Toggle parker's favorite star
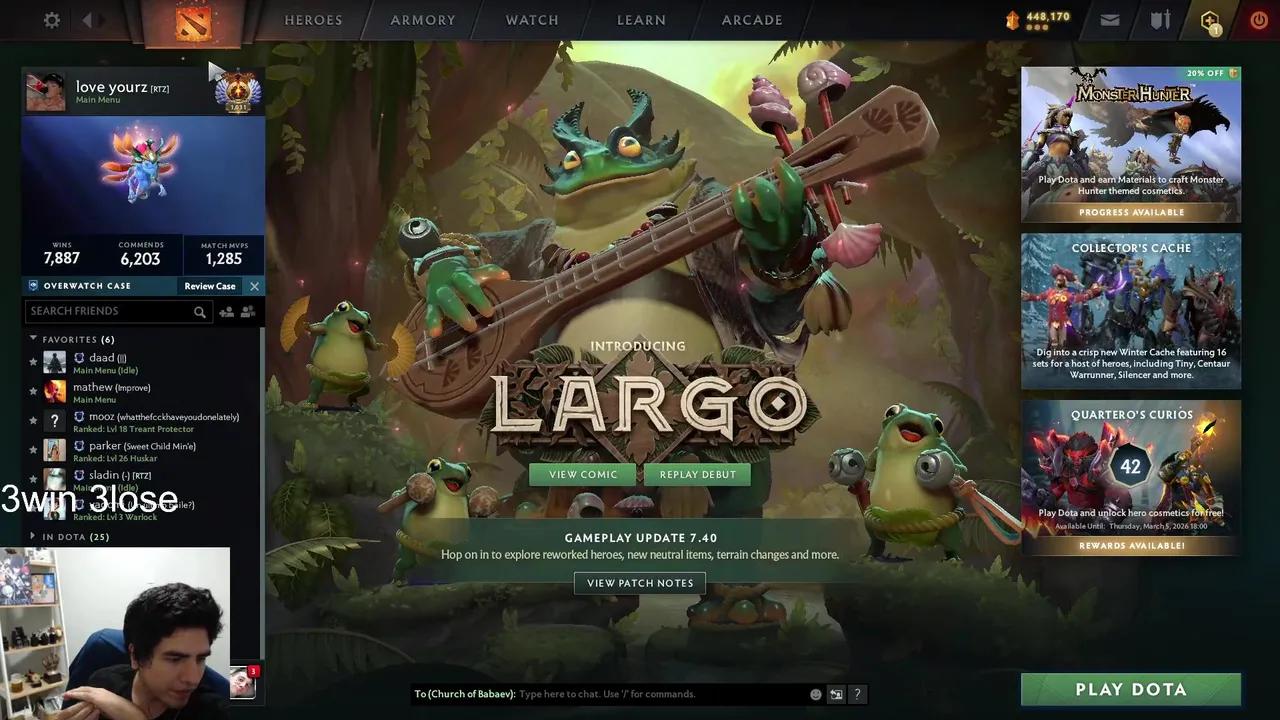The height and width of the screenshot is (720, 1280). pyautogui.click(x=33, y=450)
